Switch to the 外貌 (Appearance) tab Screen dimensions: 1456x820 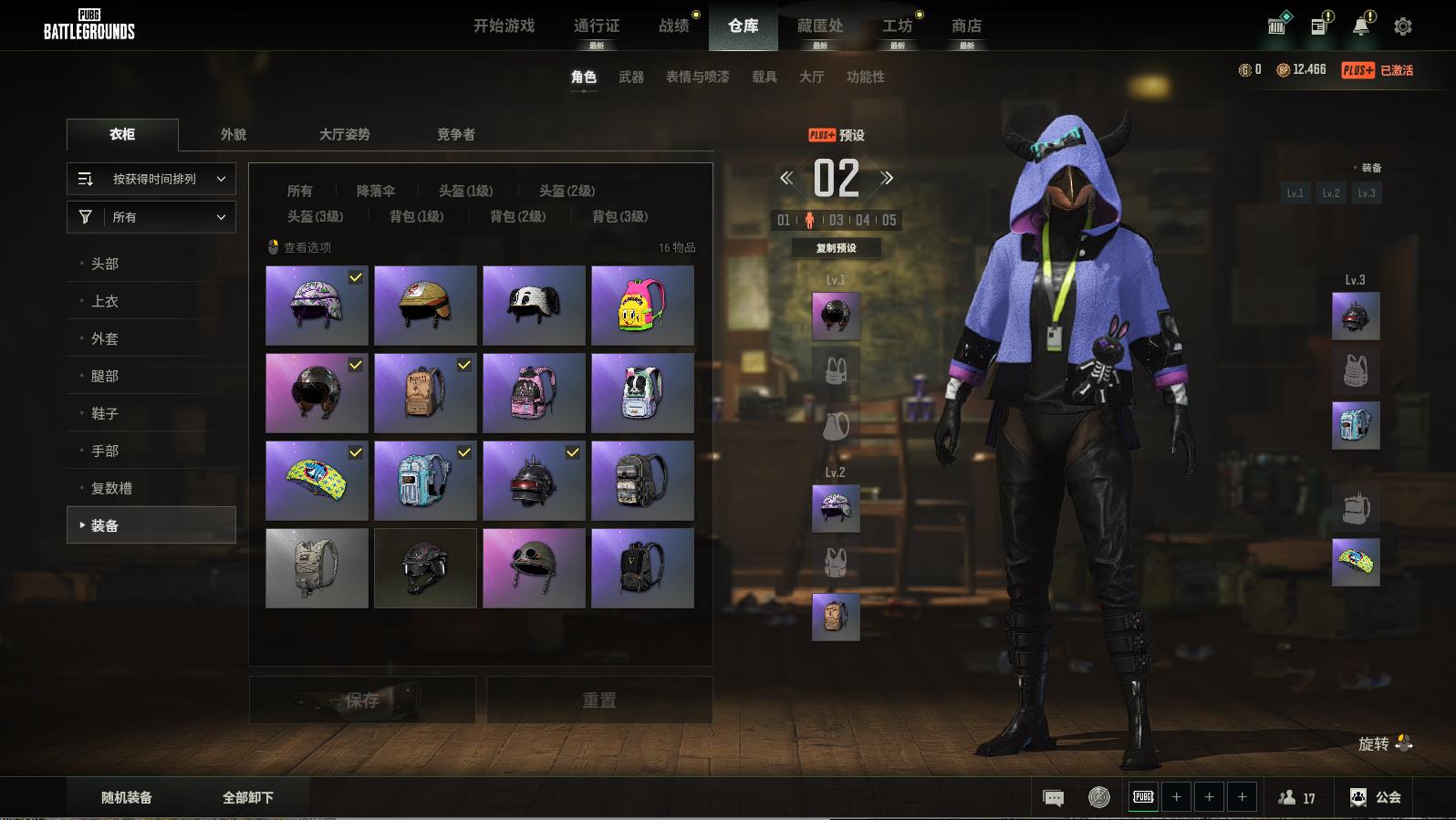point(234,134)
